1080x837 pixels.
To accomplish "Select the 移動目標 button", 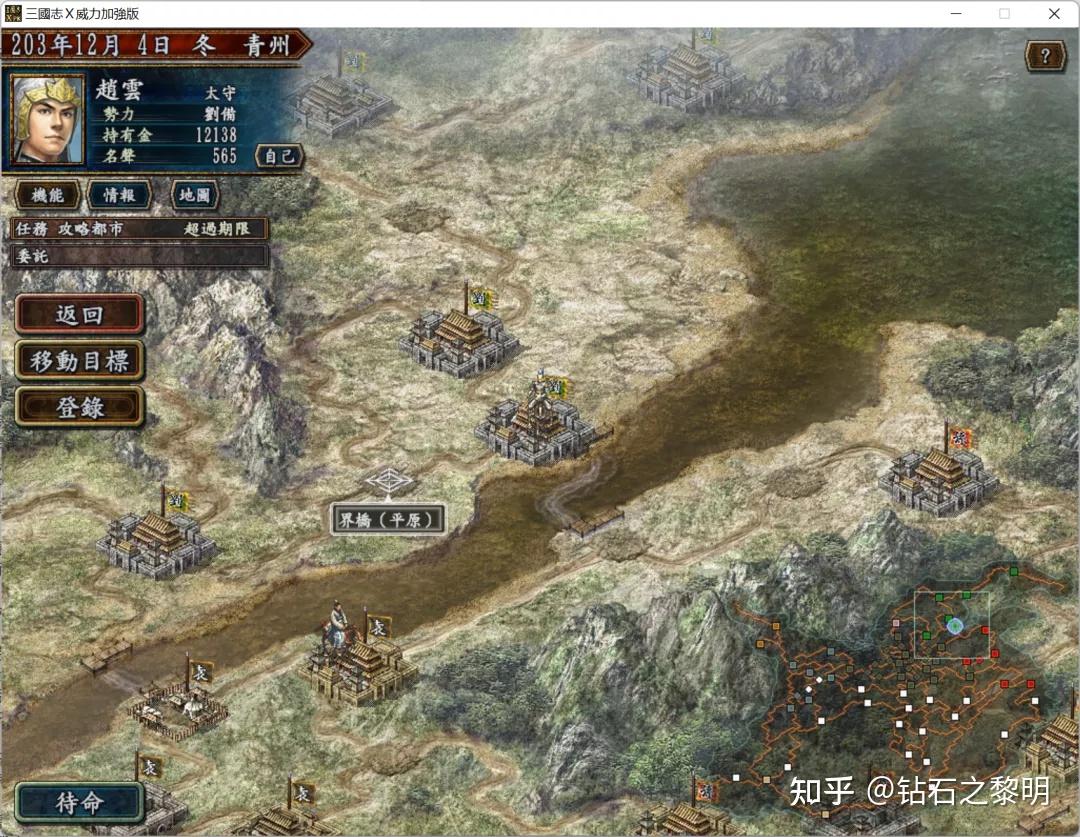I will (x=79, y=361).
